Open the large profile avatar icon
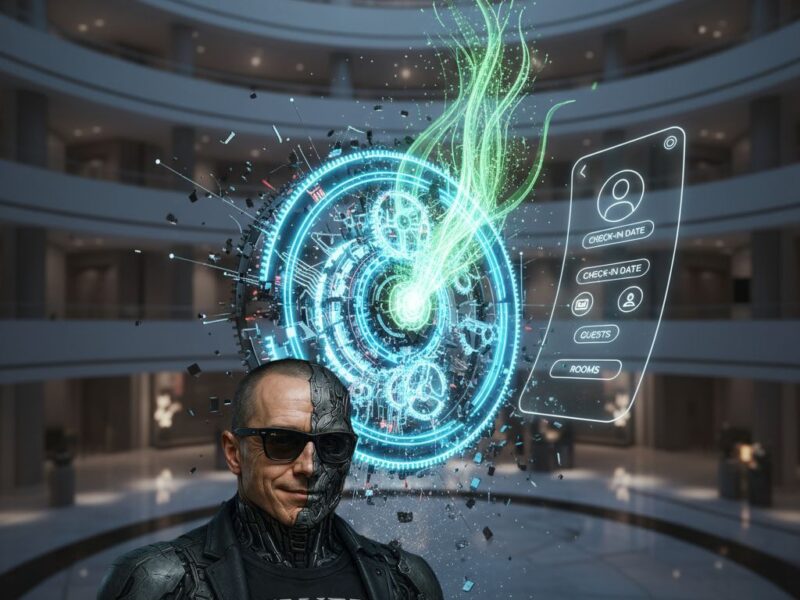800x600 pixels. point(621,195)
